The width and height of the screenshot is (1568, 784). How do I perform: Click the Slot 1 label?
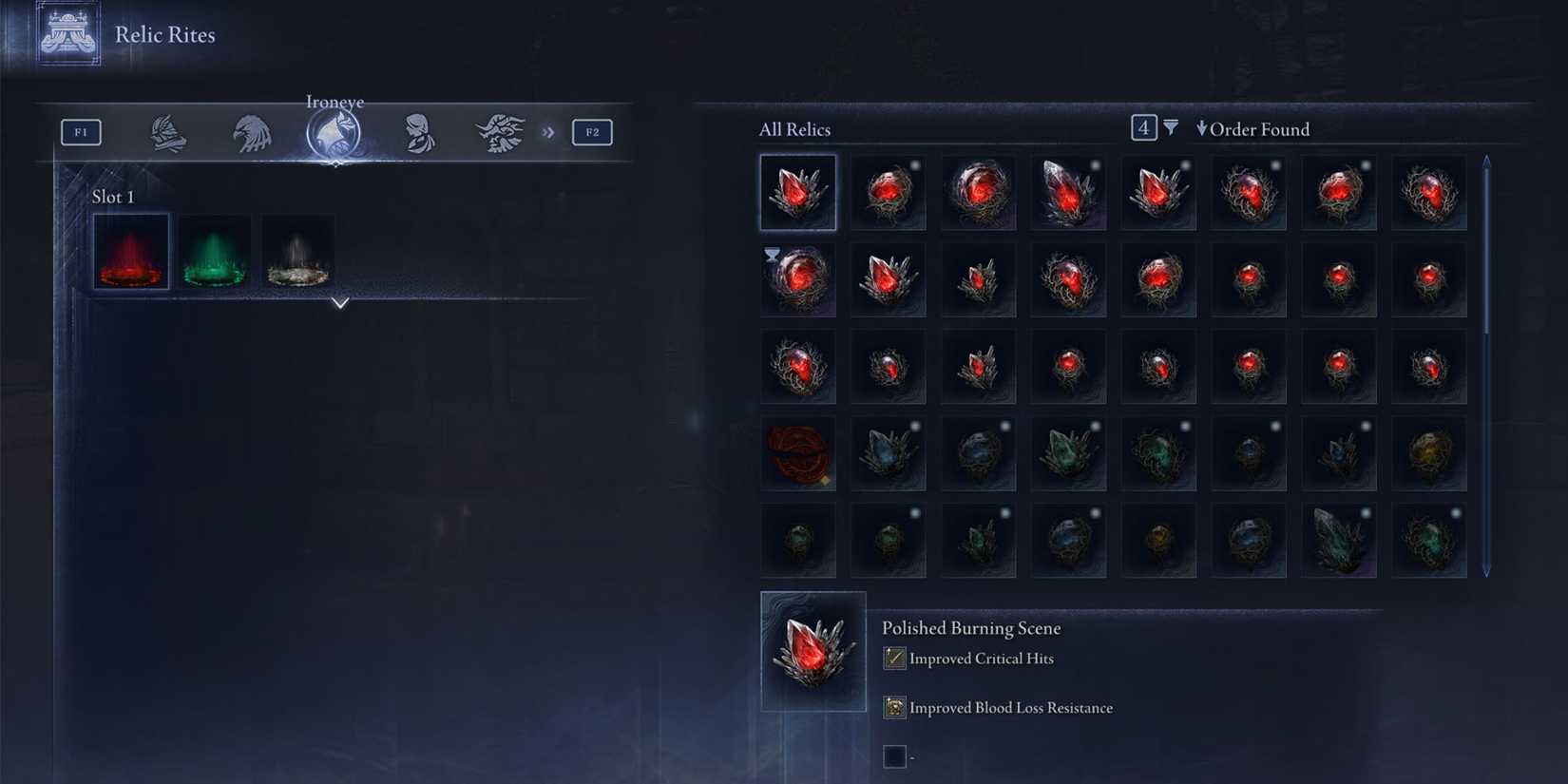114,197
